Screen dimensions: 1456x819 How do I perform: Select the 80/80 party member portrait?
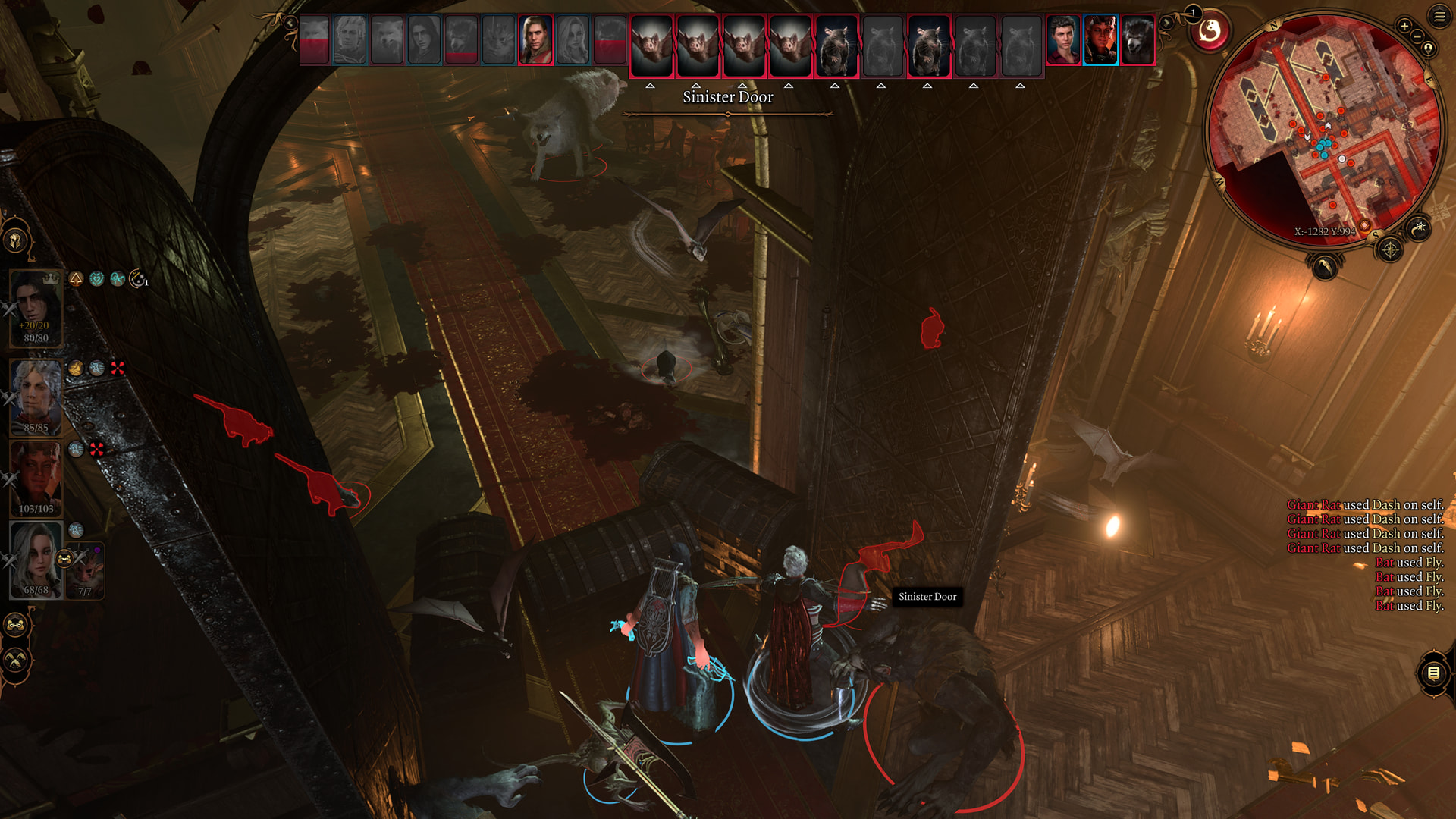(x=35, y=306)
